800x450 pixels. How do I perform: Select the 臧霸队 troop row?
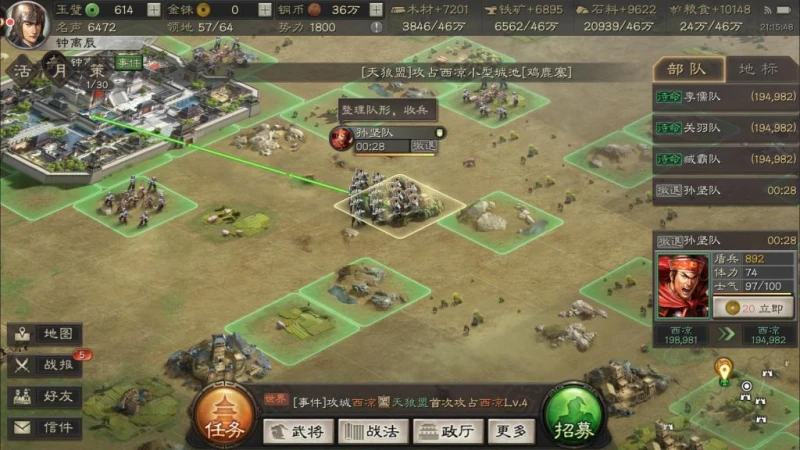click(726, 158)
